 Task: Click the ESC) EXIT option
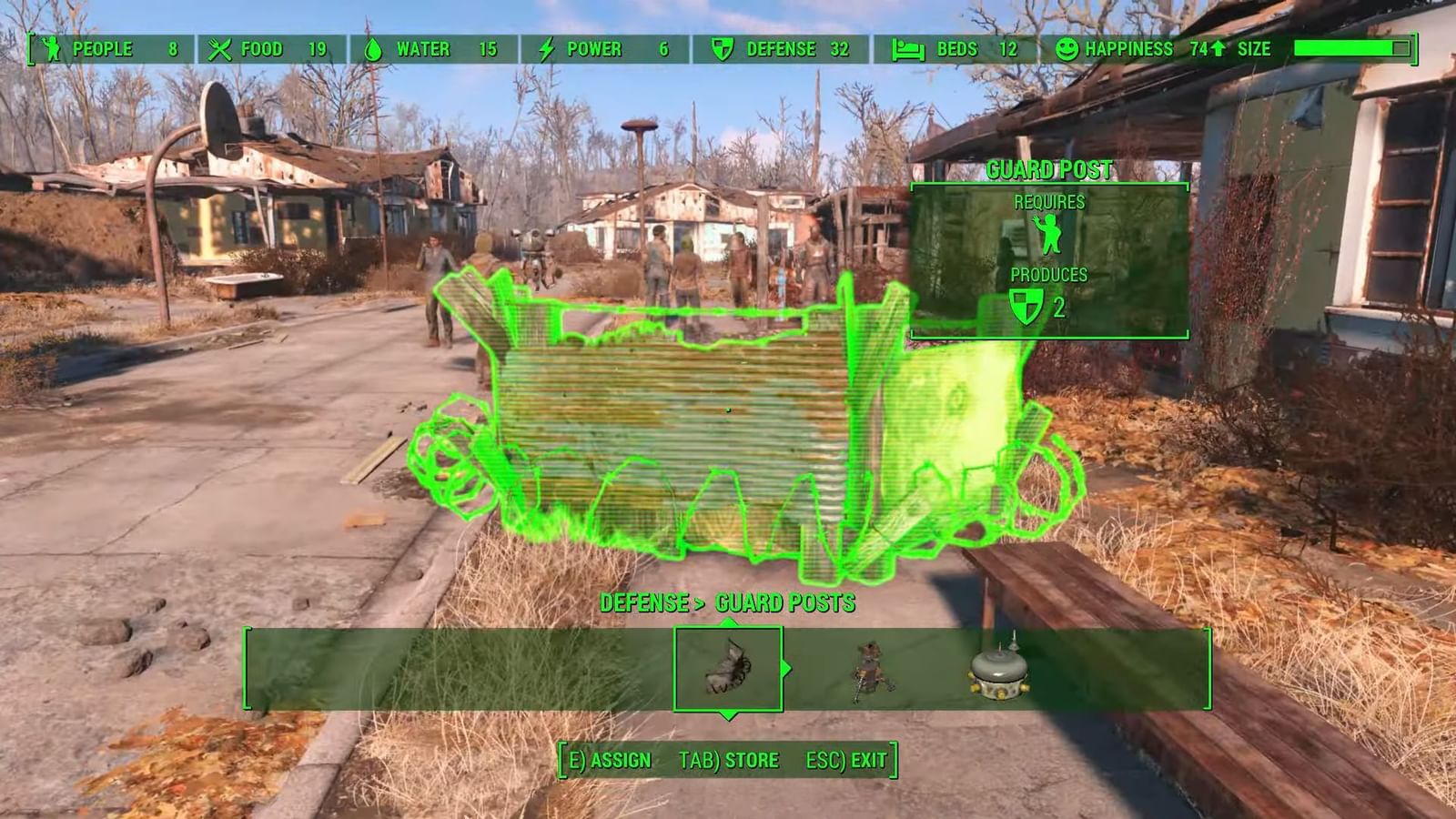point(847,759)
